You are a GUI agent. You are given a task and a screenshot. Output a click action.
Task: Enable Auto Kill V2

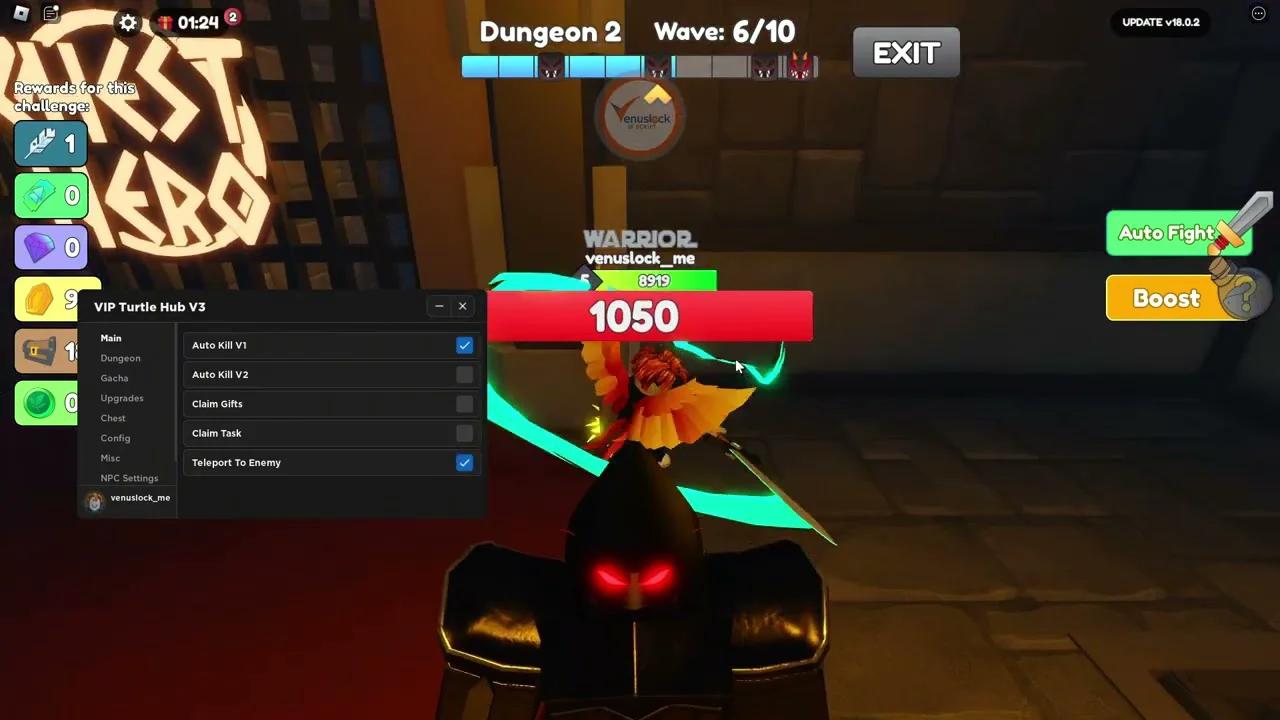pyautogui.click(x=464, y=374)
